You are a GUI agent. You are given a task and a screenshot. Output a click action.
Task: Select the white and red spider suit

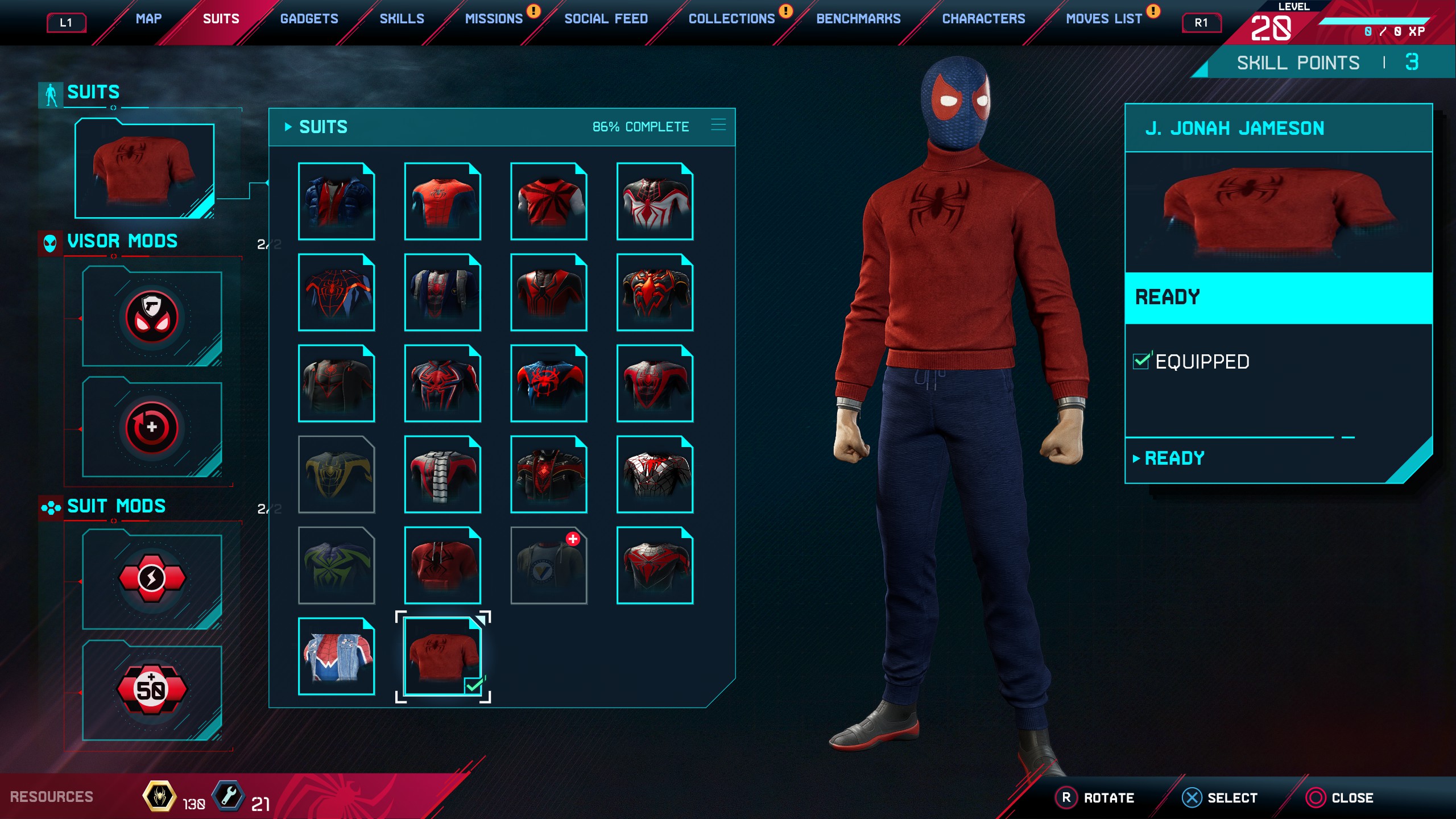click(x=655, y=201)
